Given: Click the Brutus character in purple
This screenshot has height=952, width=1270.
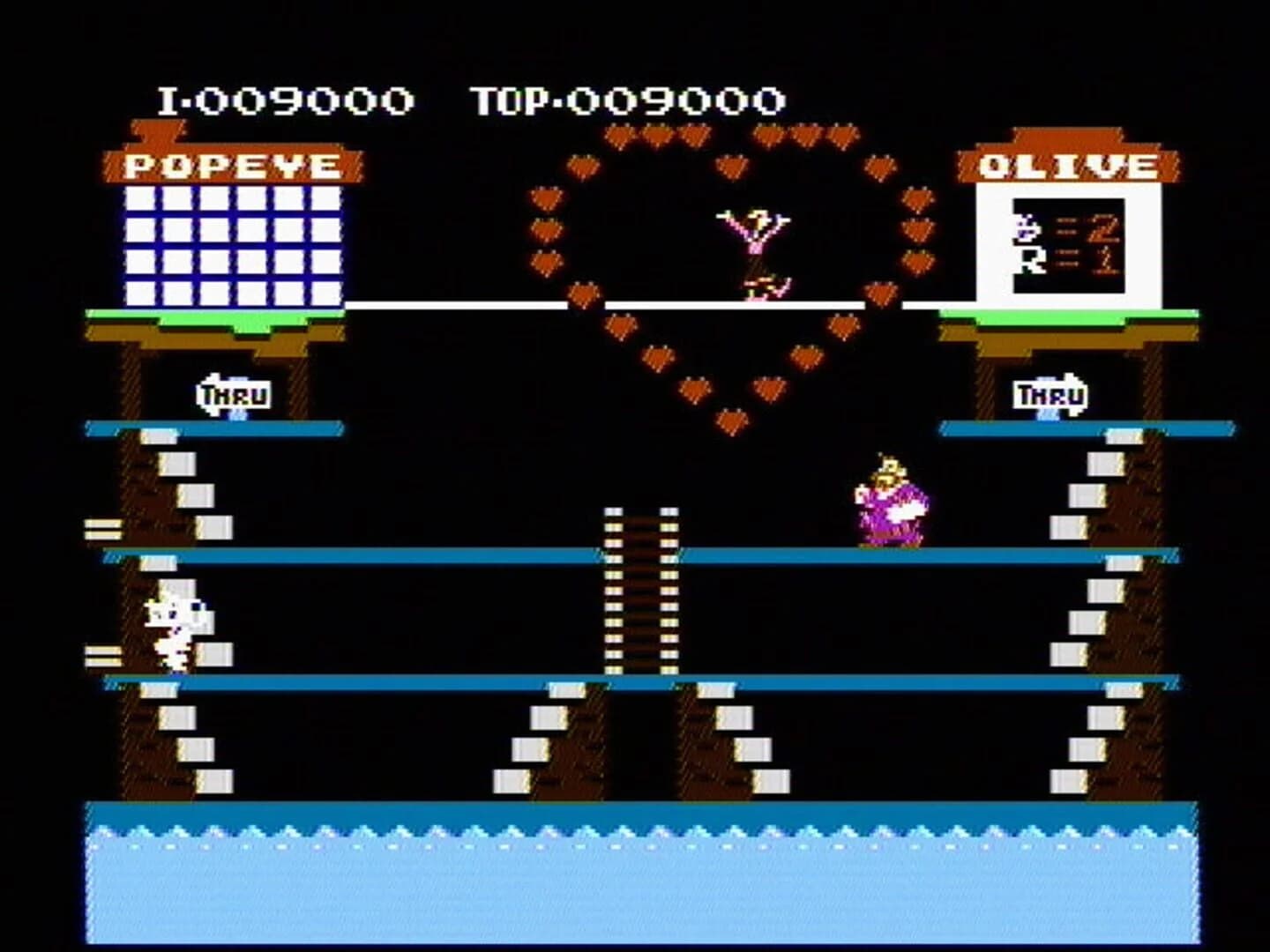Looking at the screenshot, I should click(891, 502).
